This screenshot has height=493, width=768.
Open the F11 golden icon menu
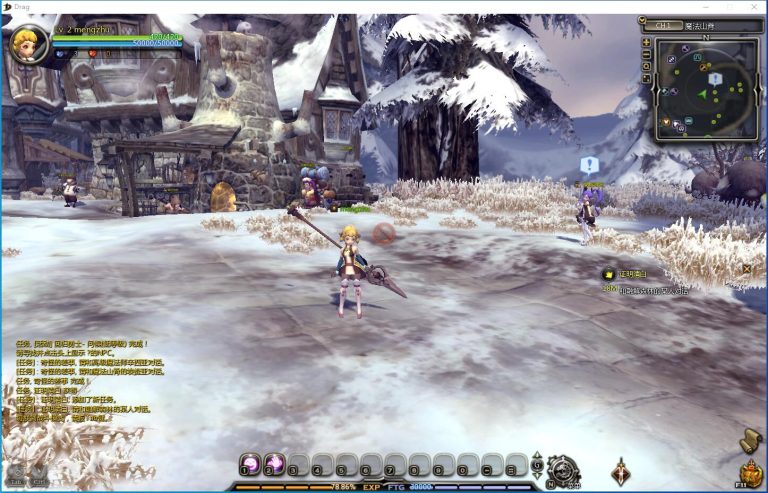[x=749, y=473]
